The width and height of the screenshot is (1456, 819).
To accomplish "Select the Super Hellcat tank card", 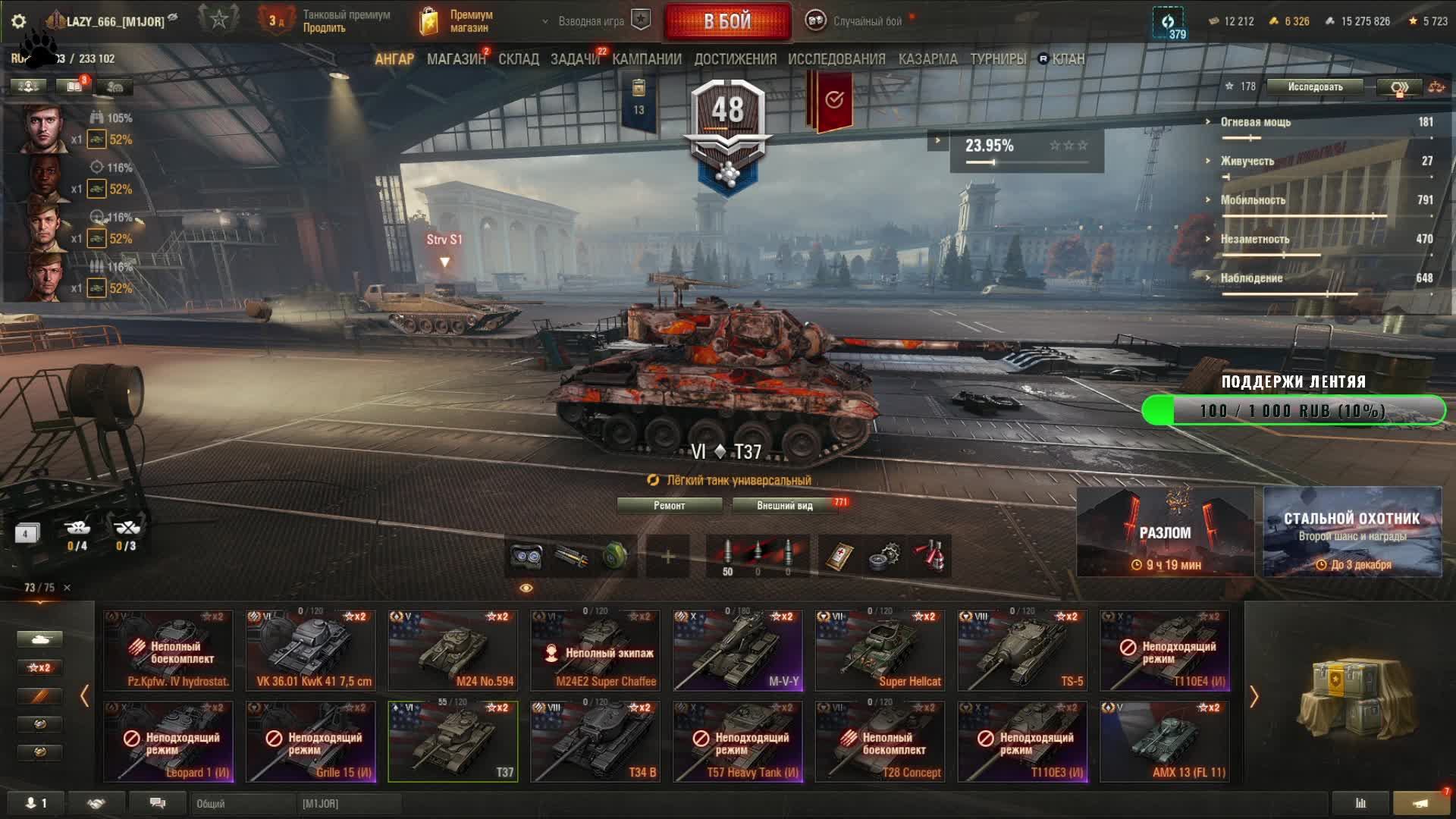I will (880, 651).
